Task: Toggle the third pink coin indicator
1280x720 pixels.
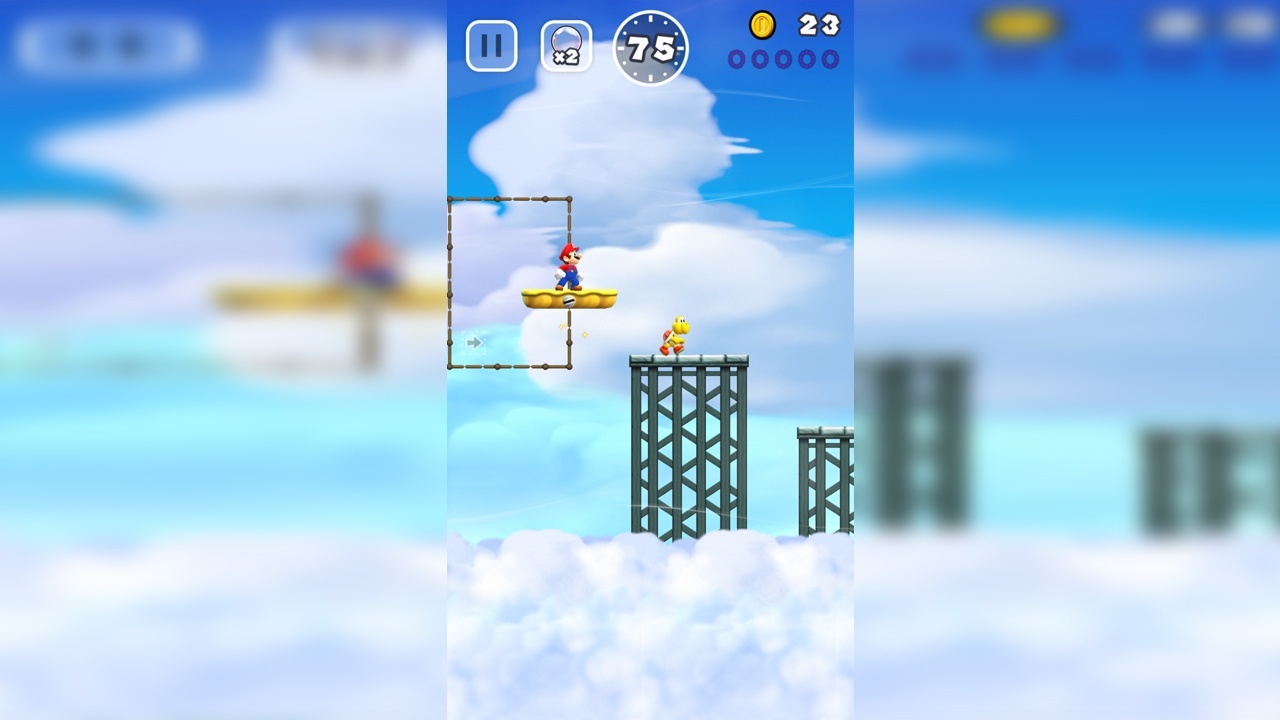Action: [785, 60]
